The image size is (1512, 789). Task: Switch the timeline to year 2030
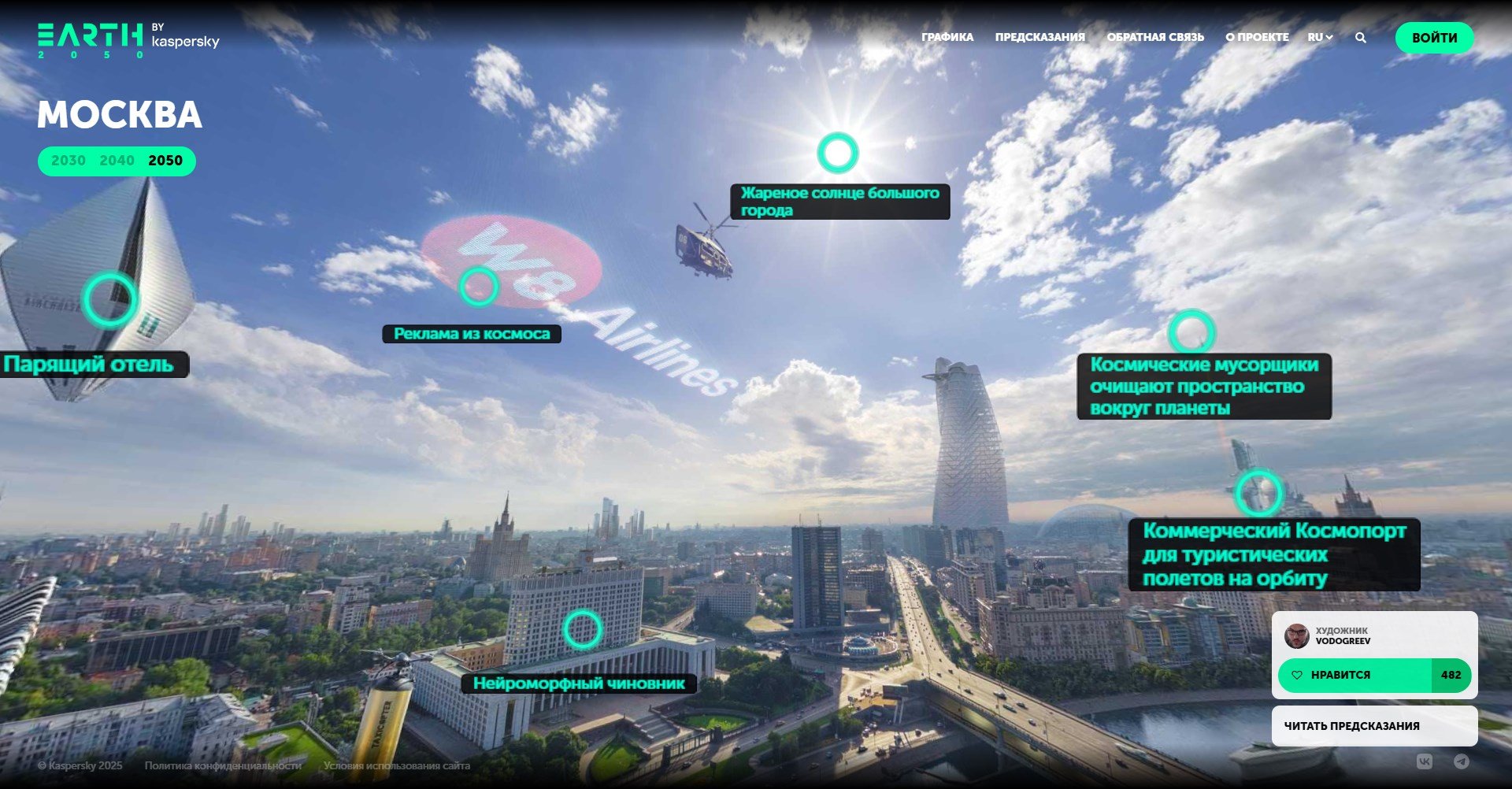tap(69, 161)
